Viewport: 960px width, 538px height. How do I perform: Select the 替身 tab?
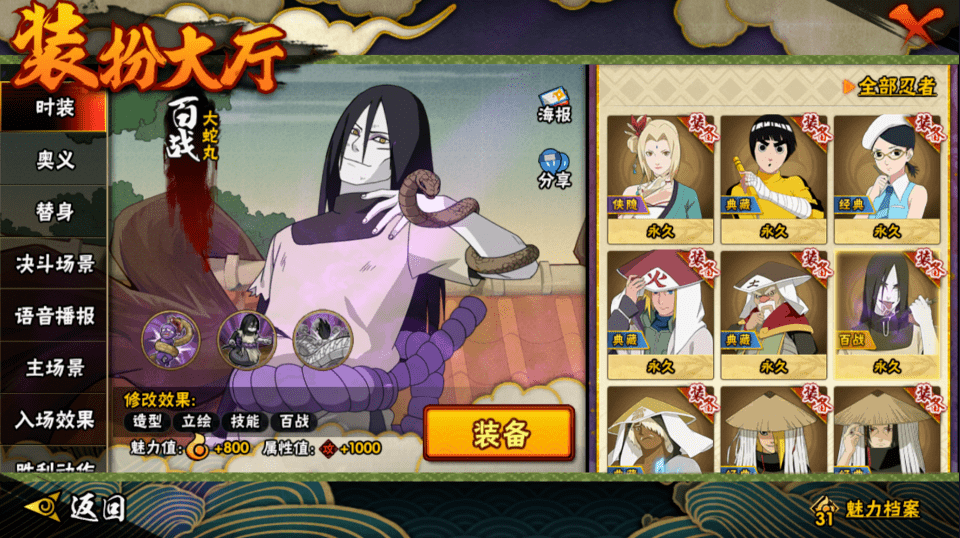[54, 212]
